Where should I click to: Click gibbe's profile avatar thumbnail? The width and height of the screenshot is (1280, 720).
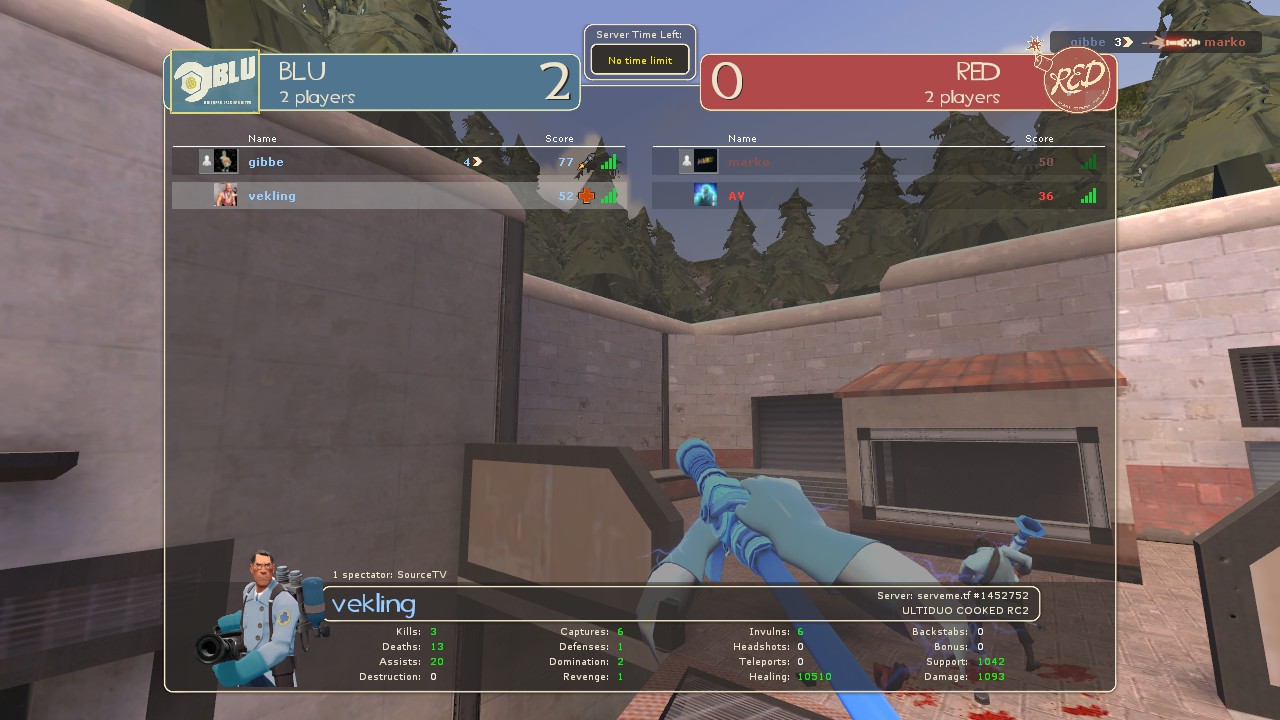[226, 162]
